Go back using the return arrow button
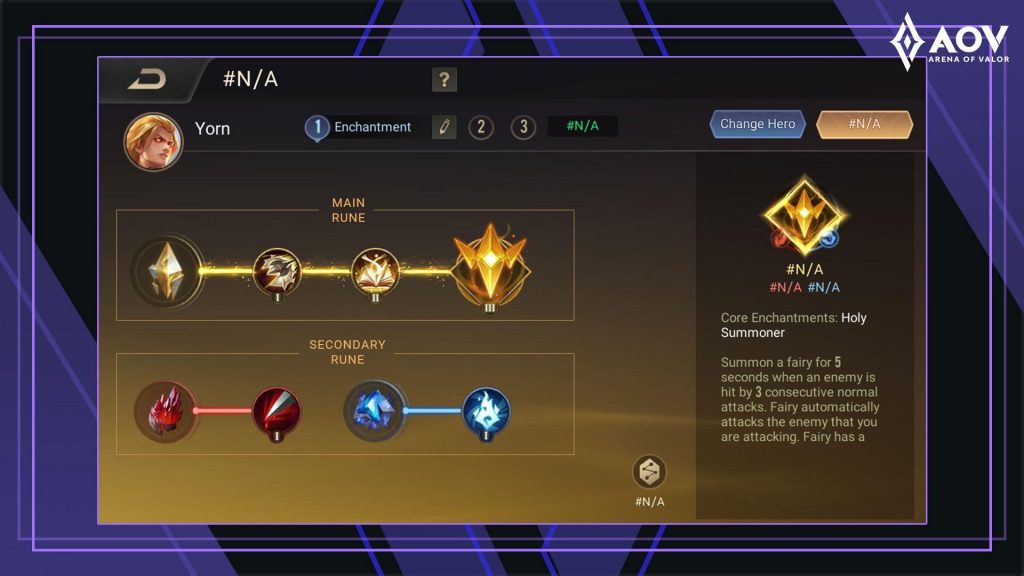The image size is (1024, 576). (146, 81)
